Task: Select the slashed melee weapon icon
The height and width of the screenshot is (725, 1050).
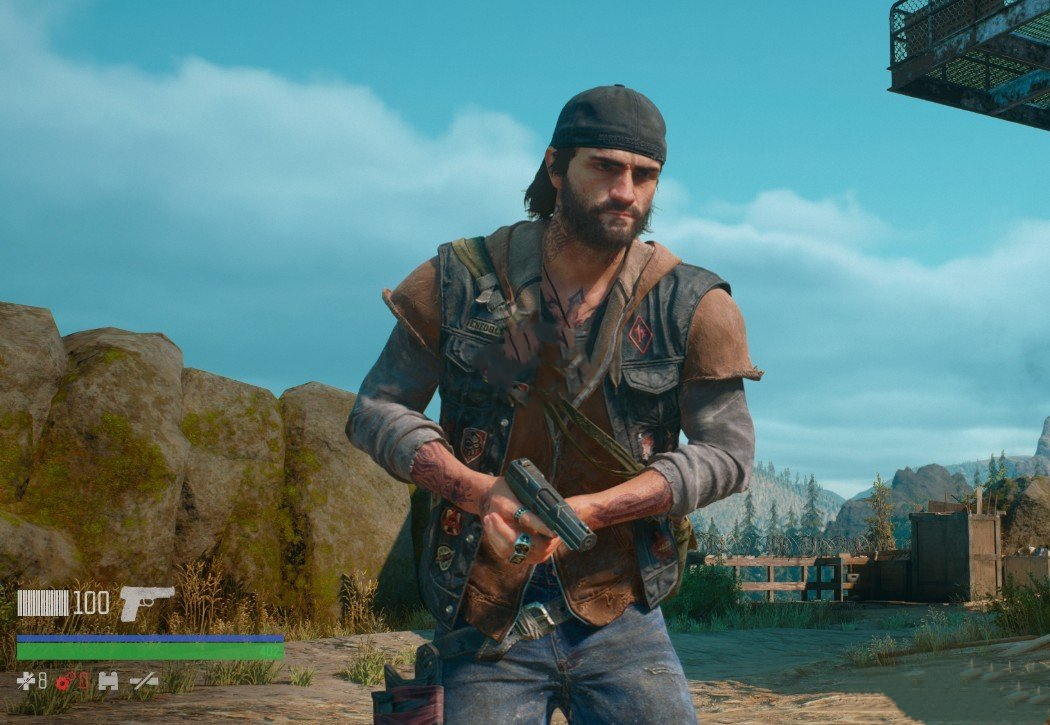Action: point(145,681)
